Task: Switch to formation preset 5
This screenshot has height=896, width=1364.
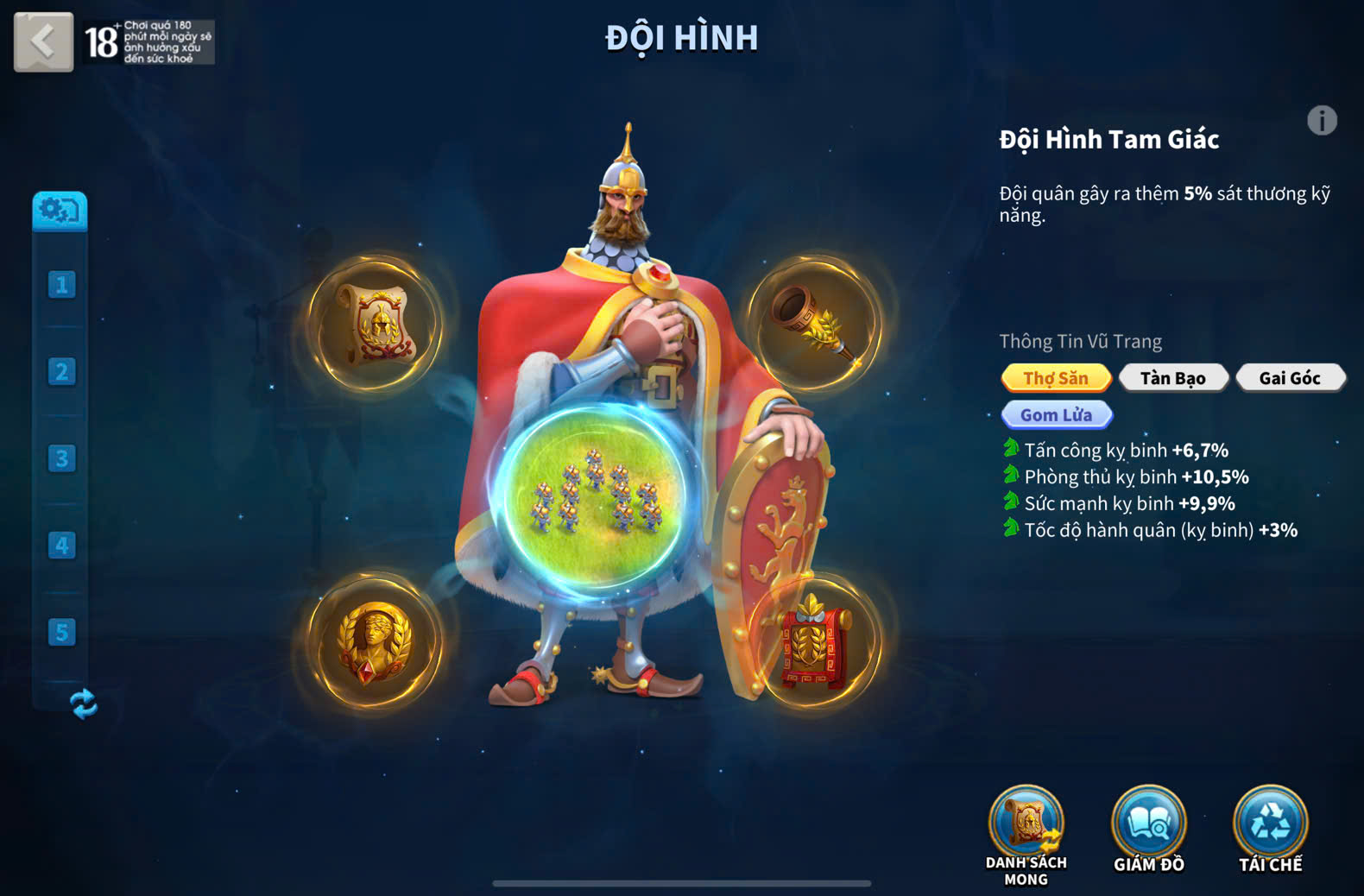Action: (61, 632)
